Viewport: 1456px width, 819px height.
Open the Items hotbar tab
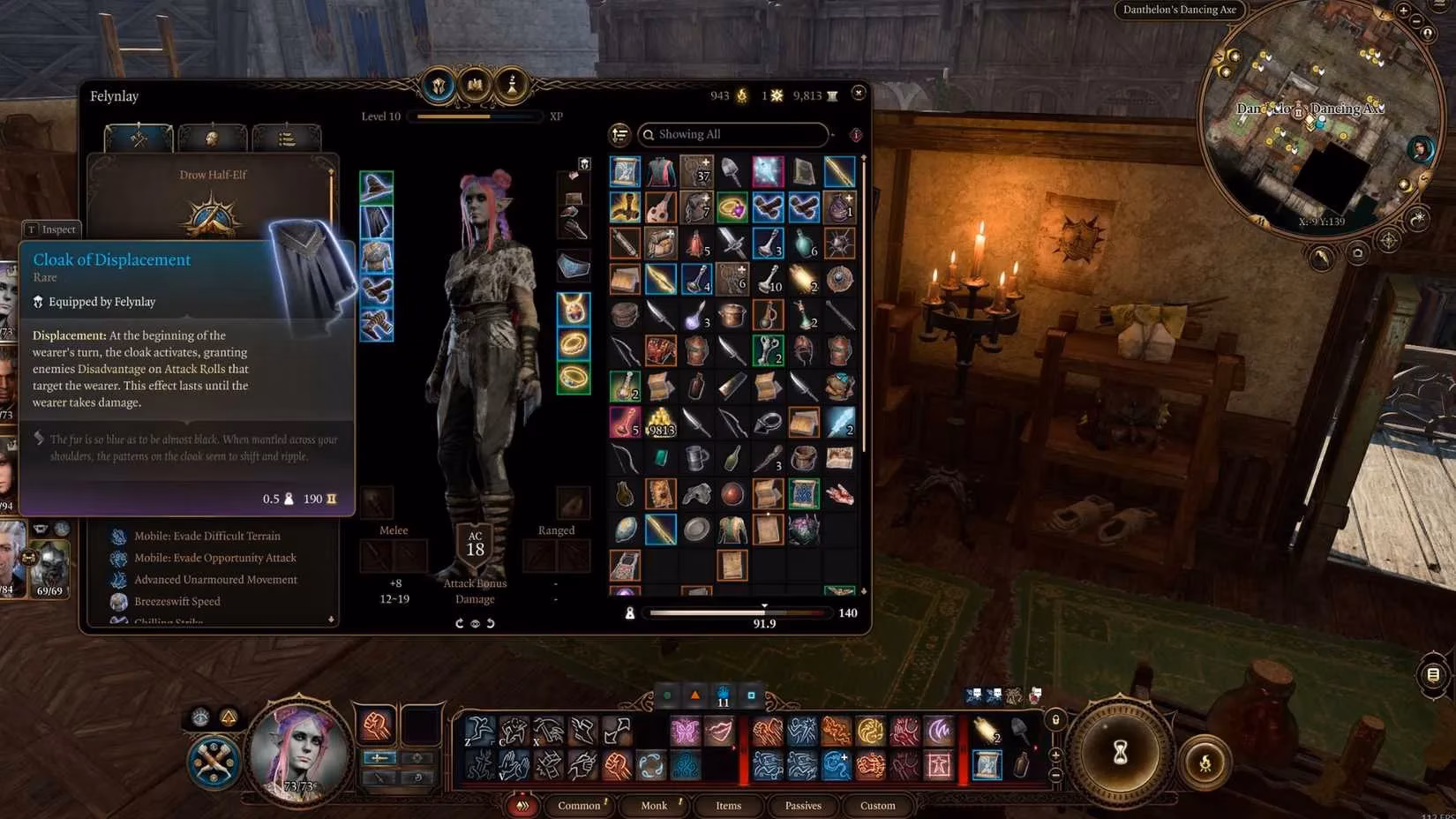[x=728, y=805]
